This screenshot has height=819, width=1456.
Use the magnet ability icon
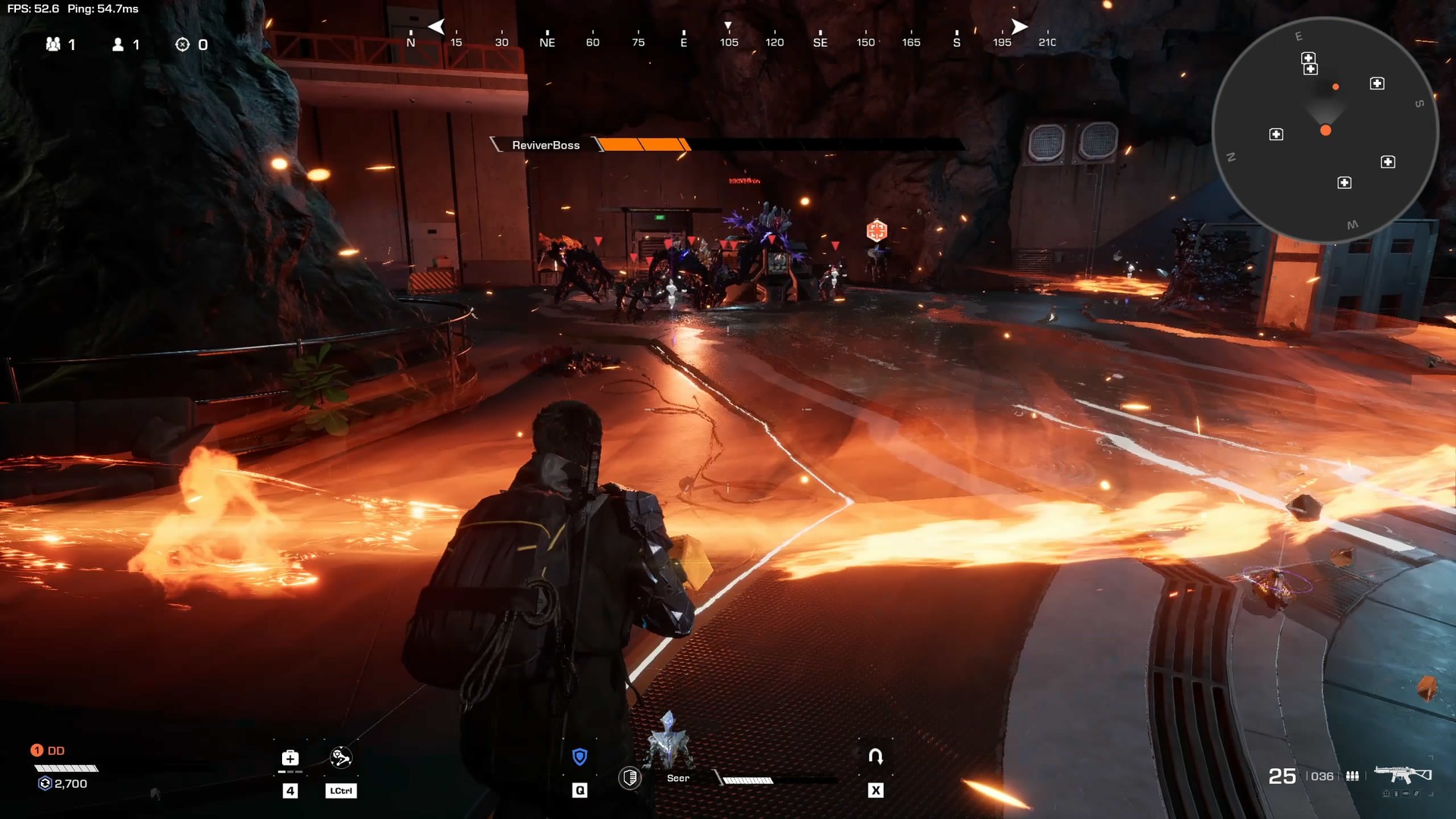point(875,756)
